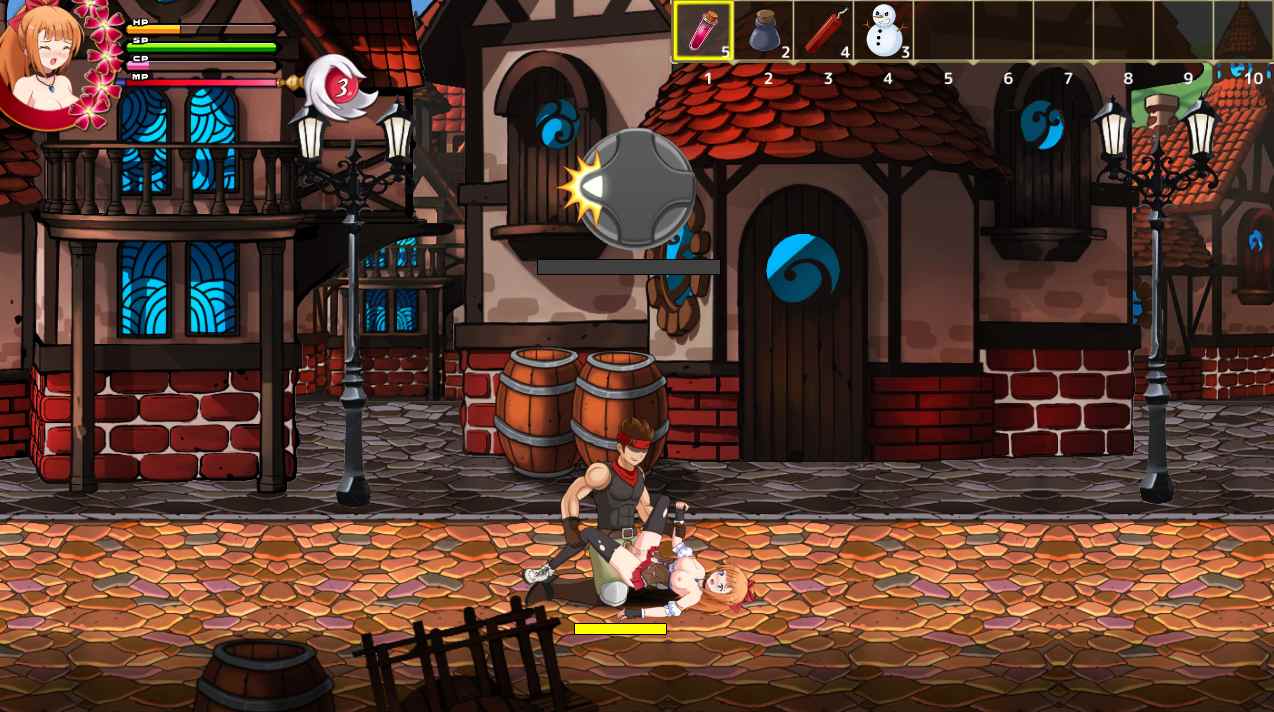
Task: Choose the dark ink bottle slot
Action: point(765,30)
